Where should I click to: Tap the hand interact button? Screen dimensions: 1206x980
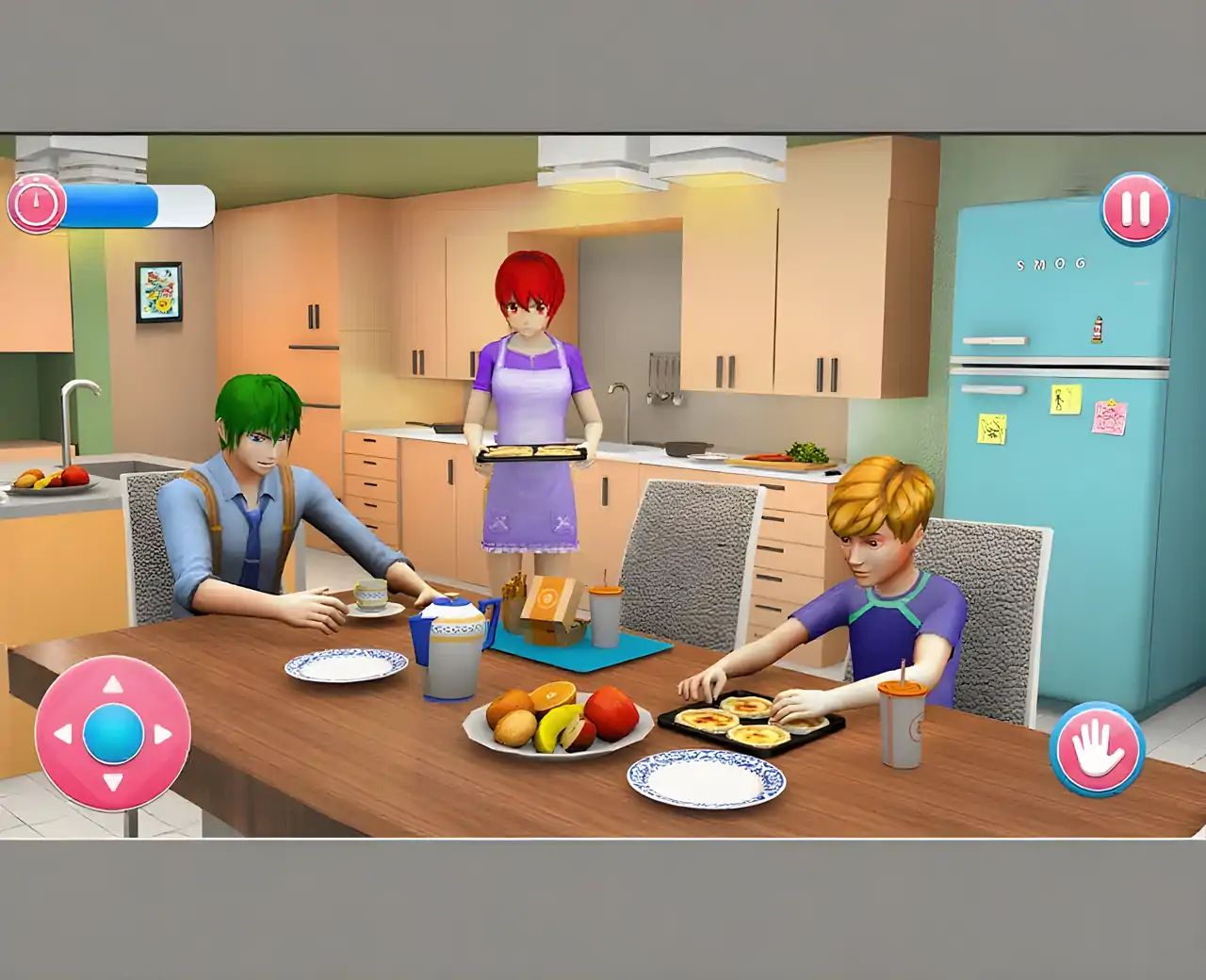click(1097, 750)
